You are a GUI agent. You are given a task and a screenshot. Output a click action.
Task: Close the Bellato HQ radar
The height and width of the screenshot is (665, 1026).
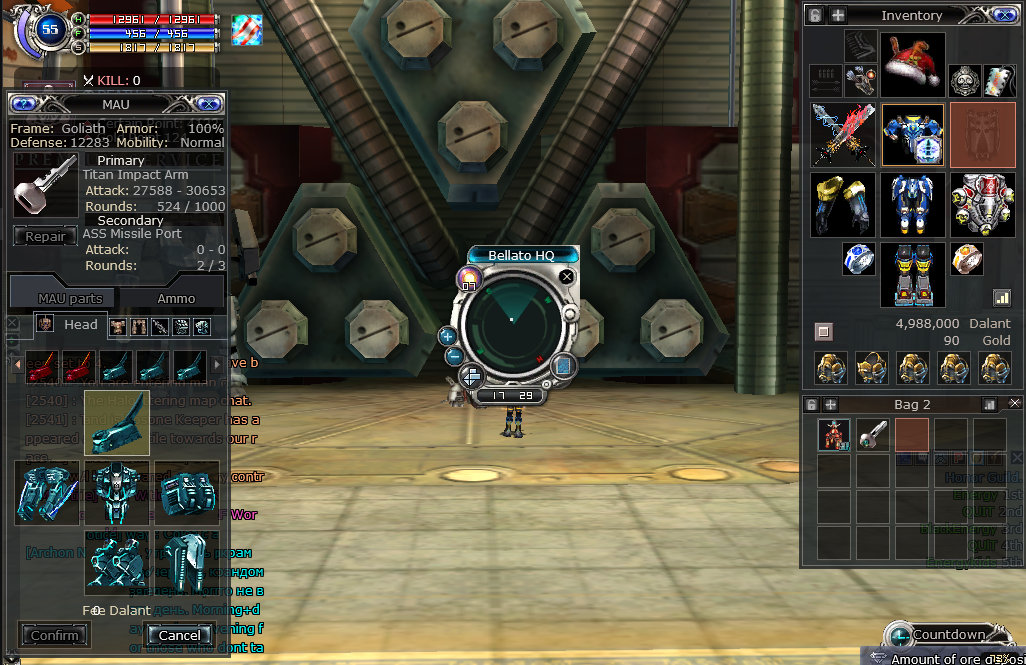pyautogui.click(x=567, y=276)
